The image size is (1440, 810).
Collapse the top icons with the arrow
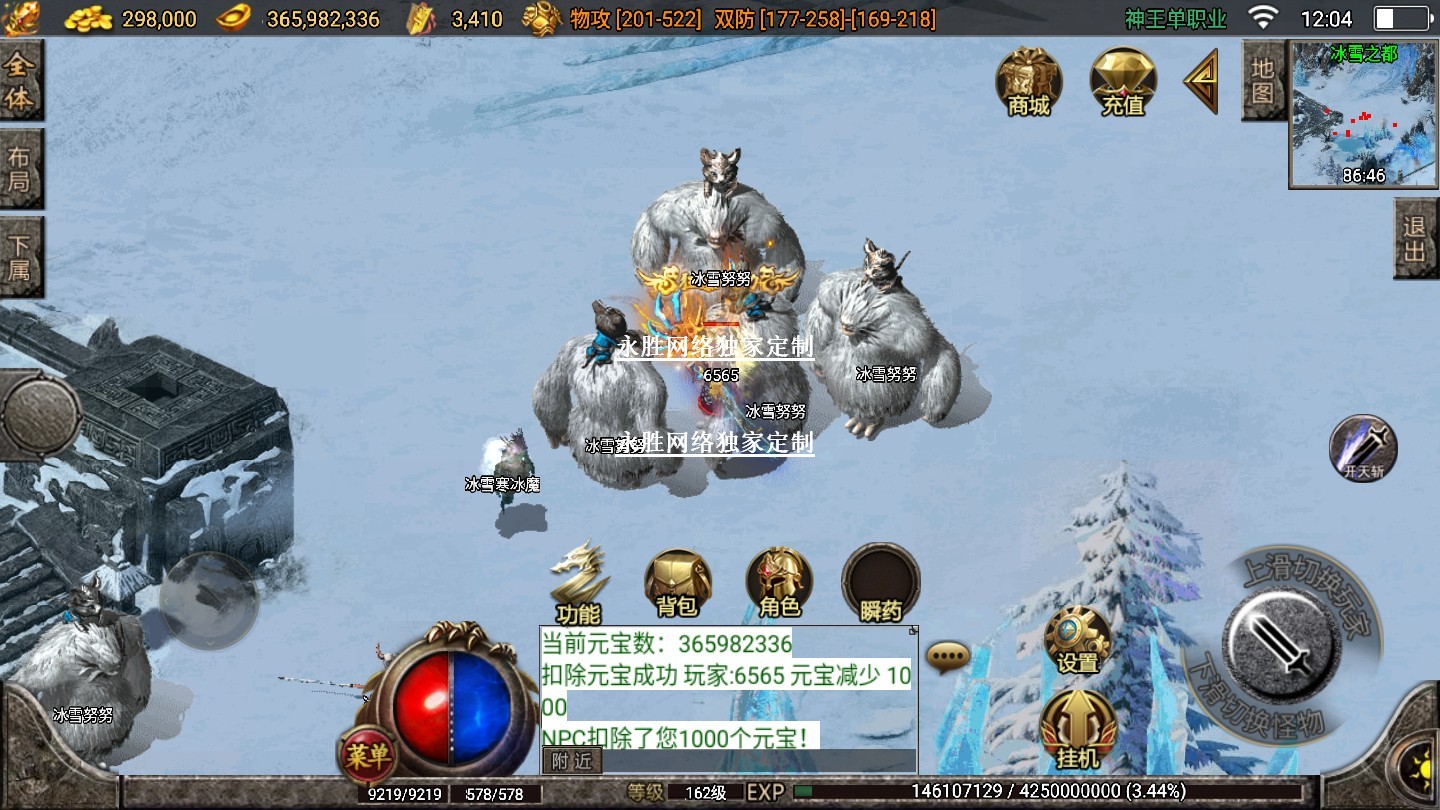(1201, 81)
